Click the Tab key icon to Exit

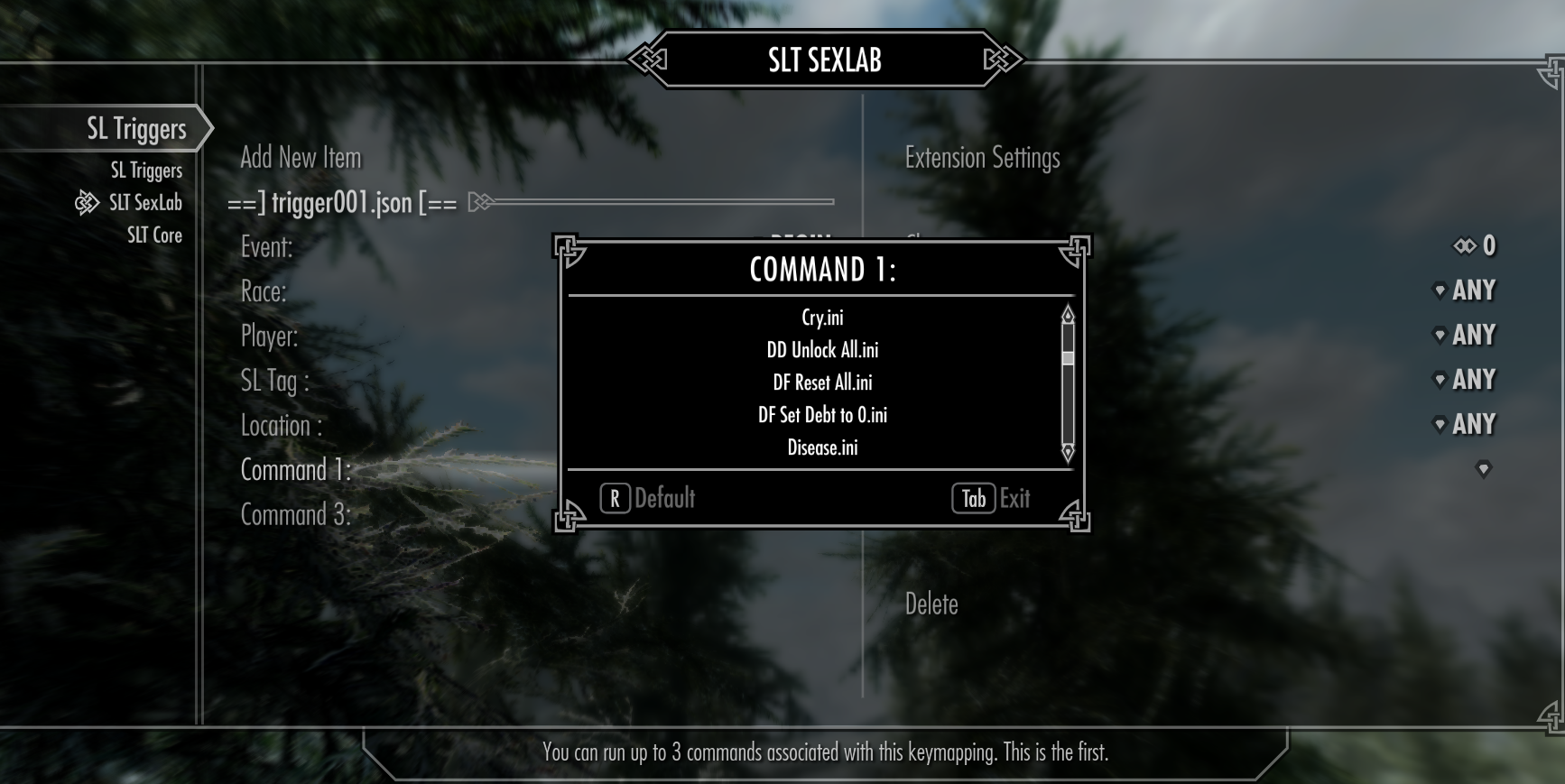pos(972,498)
